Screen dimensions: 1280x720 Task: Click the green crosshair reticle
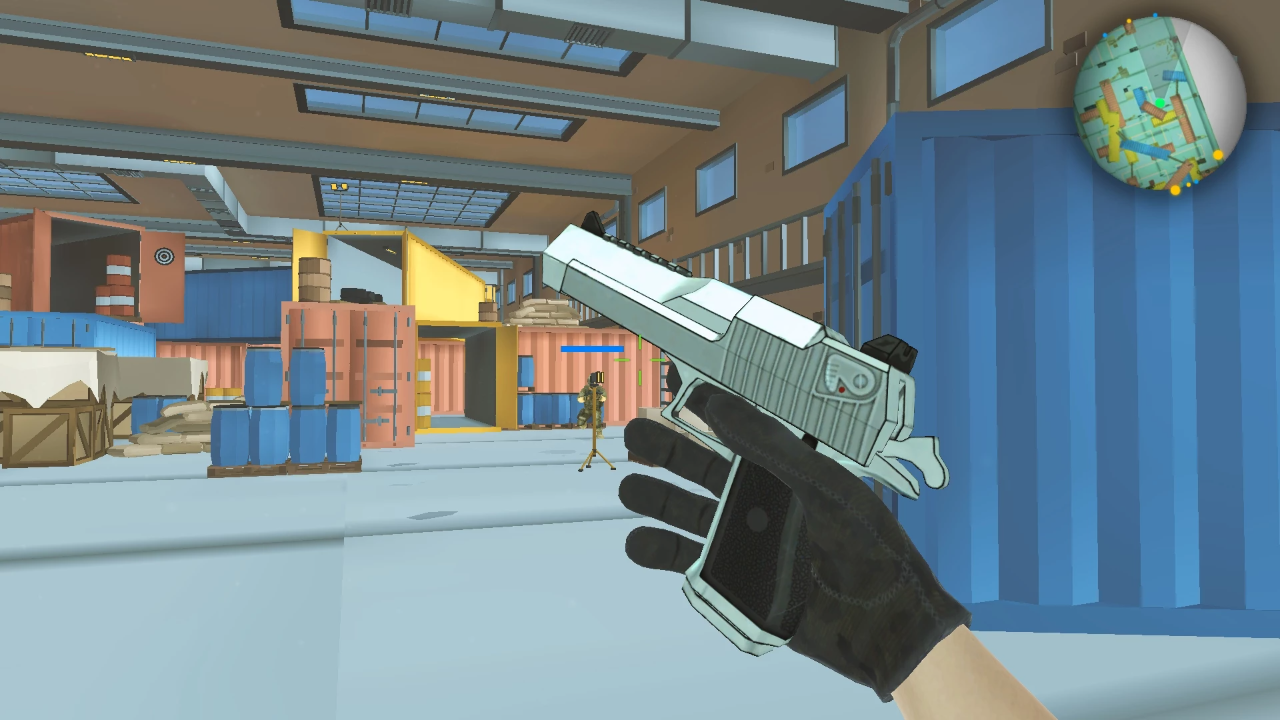pos(638,360)
